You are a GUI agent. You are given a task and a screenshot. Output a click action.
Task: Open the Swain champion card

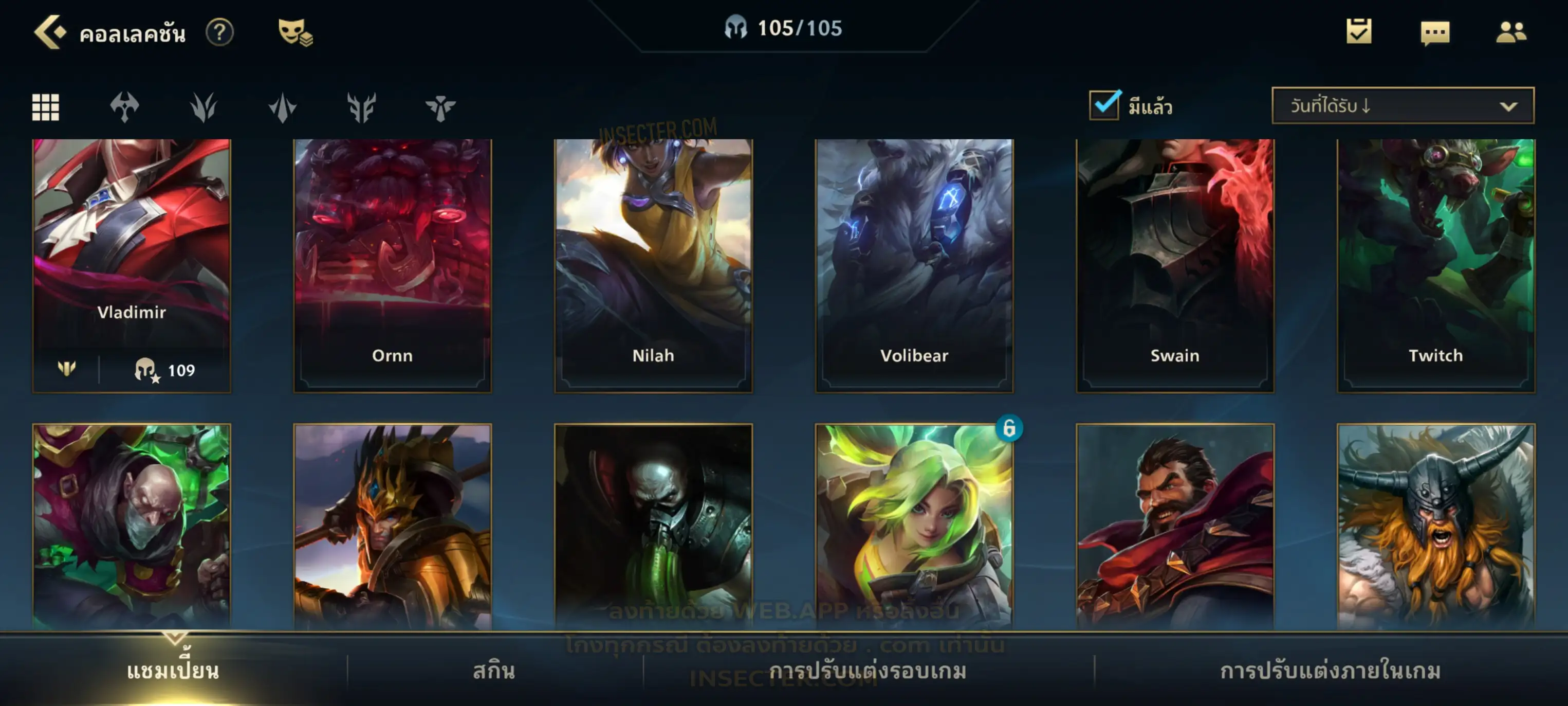tap(1174, 265)
